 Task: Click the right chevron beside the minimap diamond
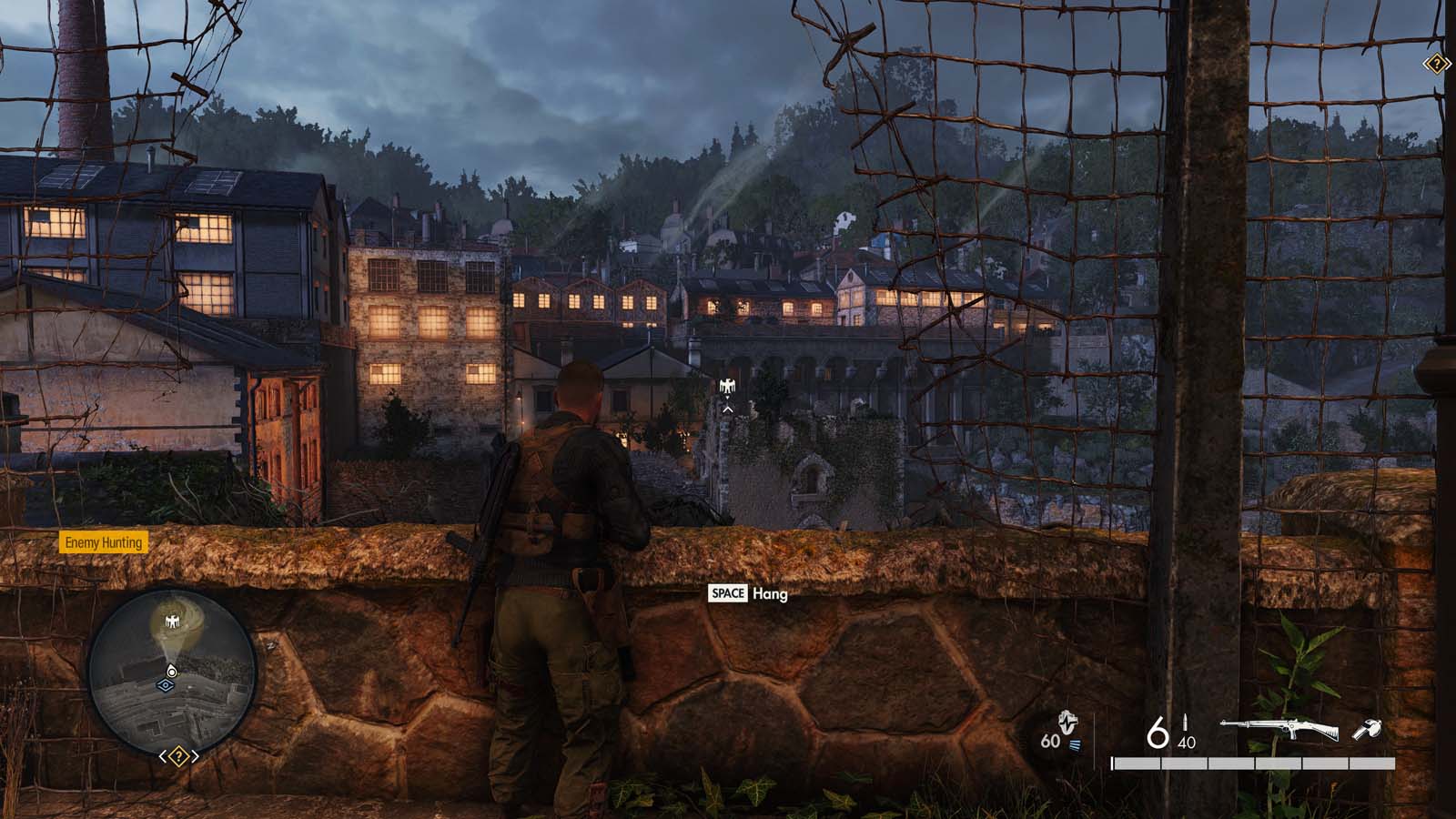(195, 756)
